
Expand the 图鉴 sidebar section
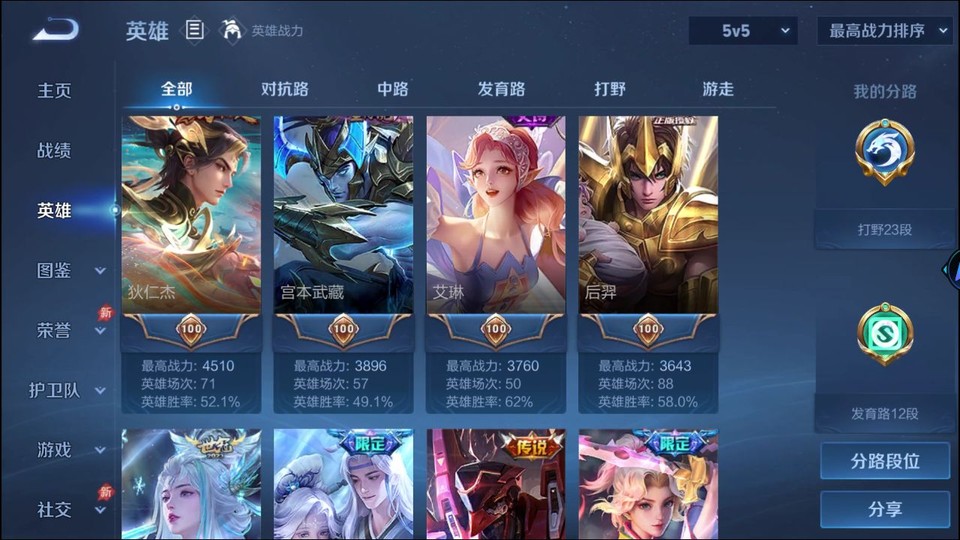[x=70, y=270]
